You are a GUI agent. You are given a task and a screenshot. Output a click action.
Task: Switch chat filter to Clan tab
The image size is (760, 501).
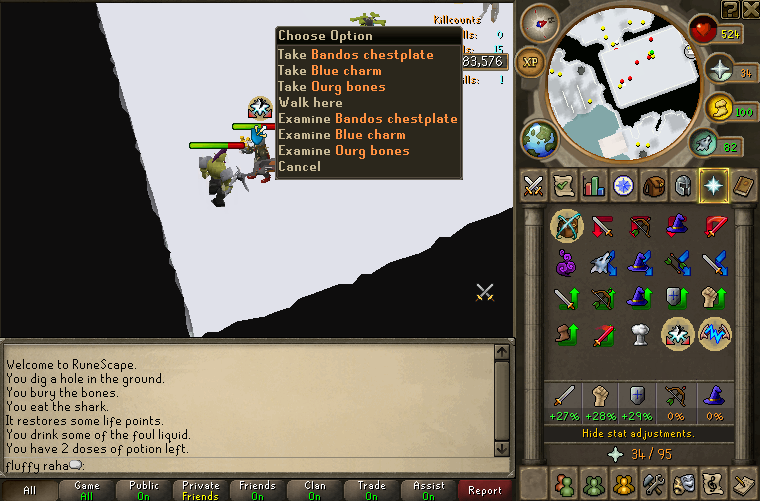(314, 491)
